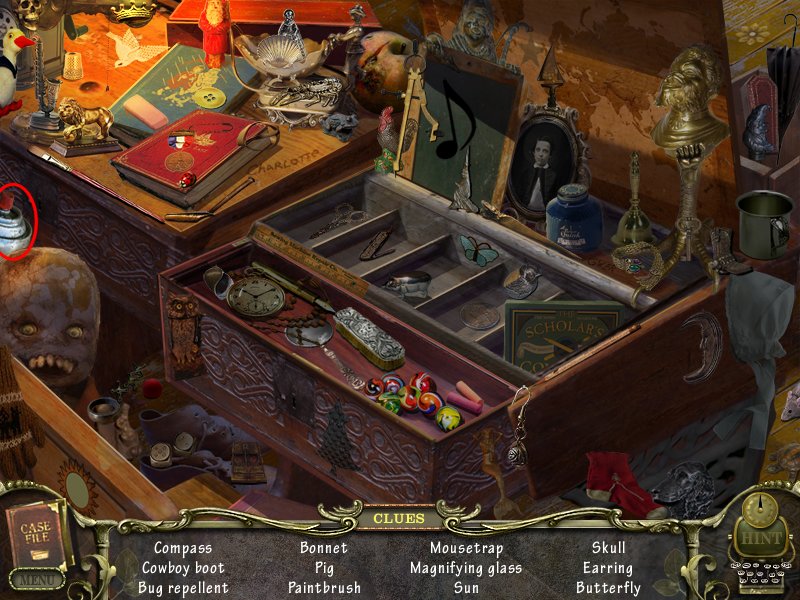Open the Case File book
Screen dimensions: 800x600
tap(35, 532)
